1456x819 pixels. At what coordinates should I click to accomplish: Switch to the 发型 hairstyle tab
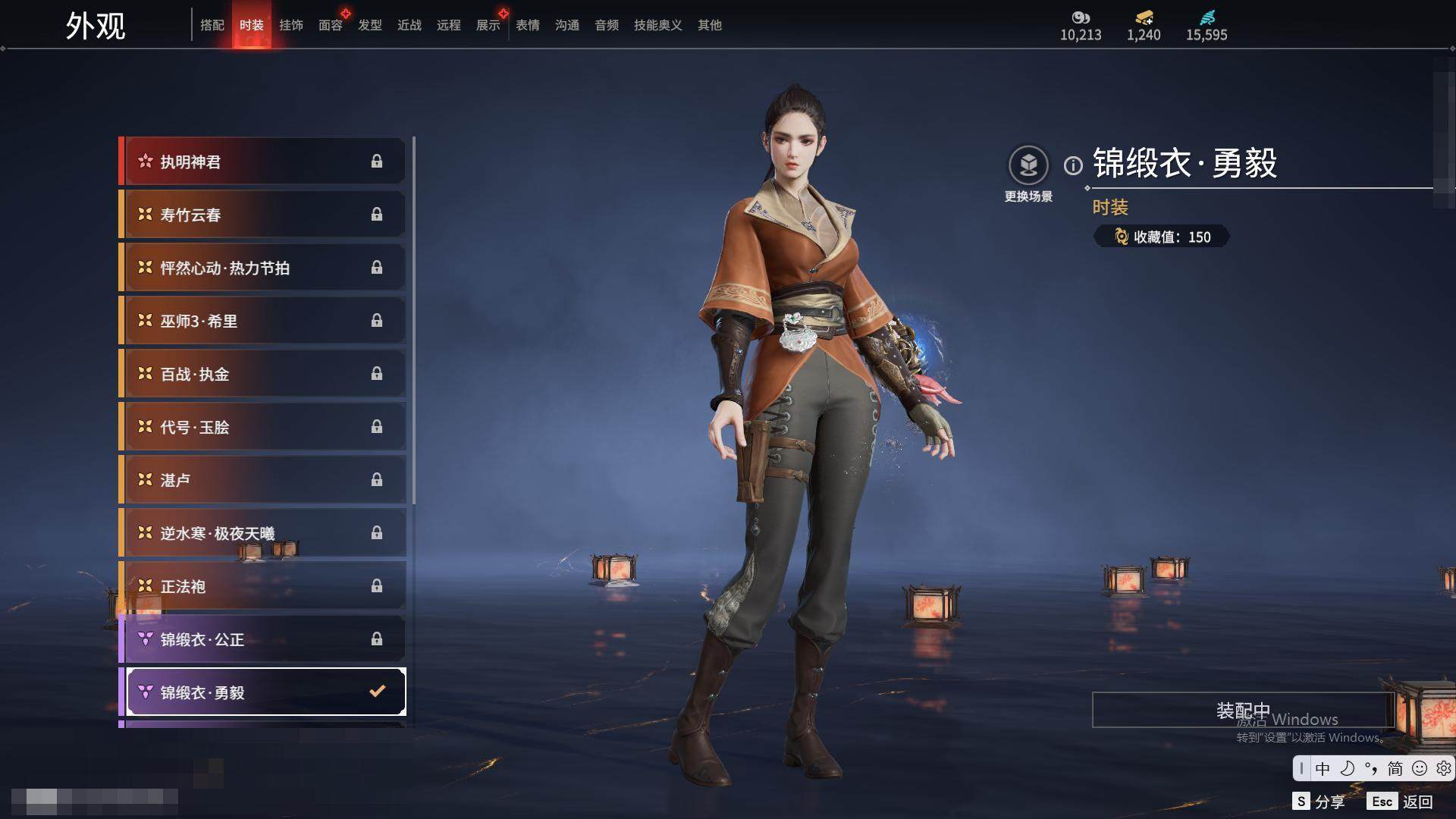[370, 25]
